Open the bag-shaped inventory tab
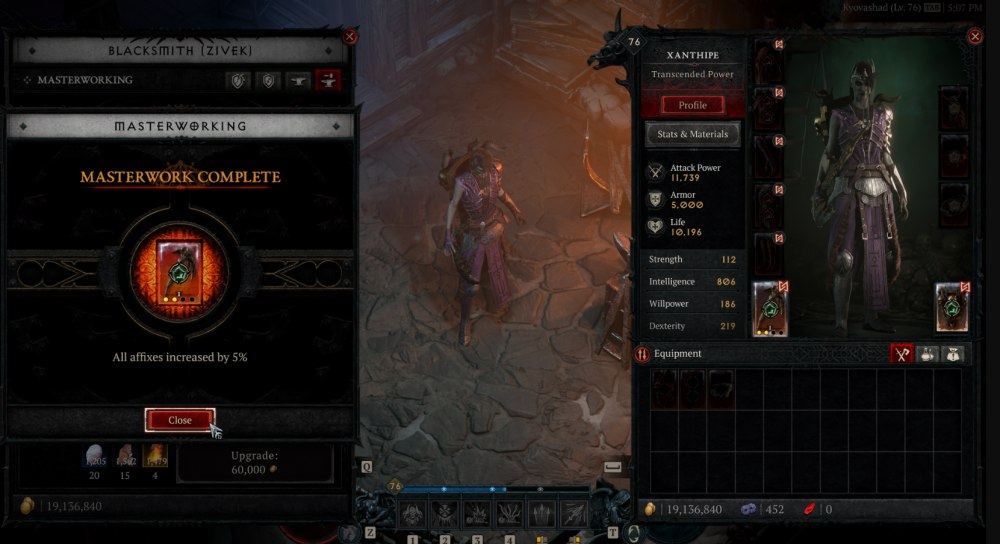1000x544 pixels. point(954,354)
